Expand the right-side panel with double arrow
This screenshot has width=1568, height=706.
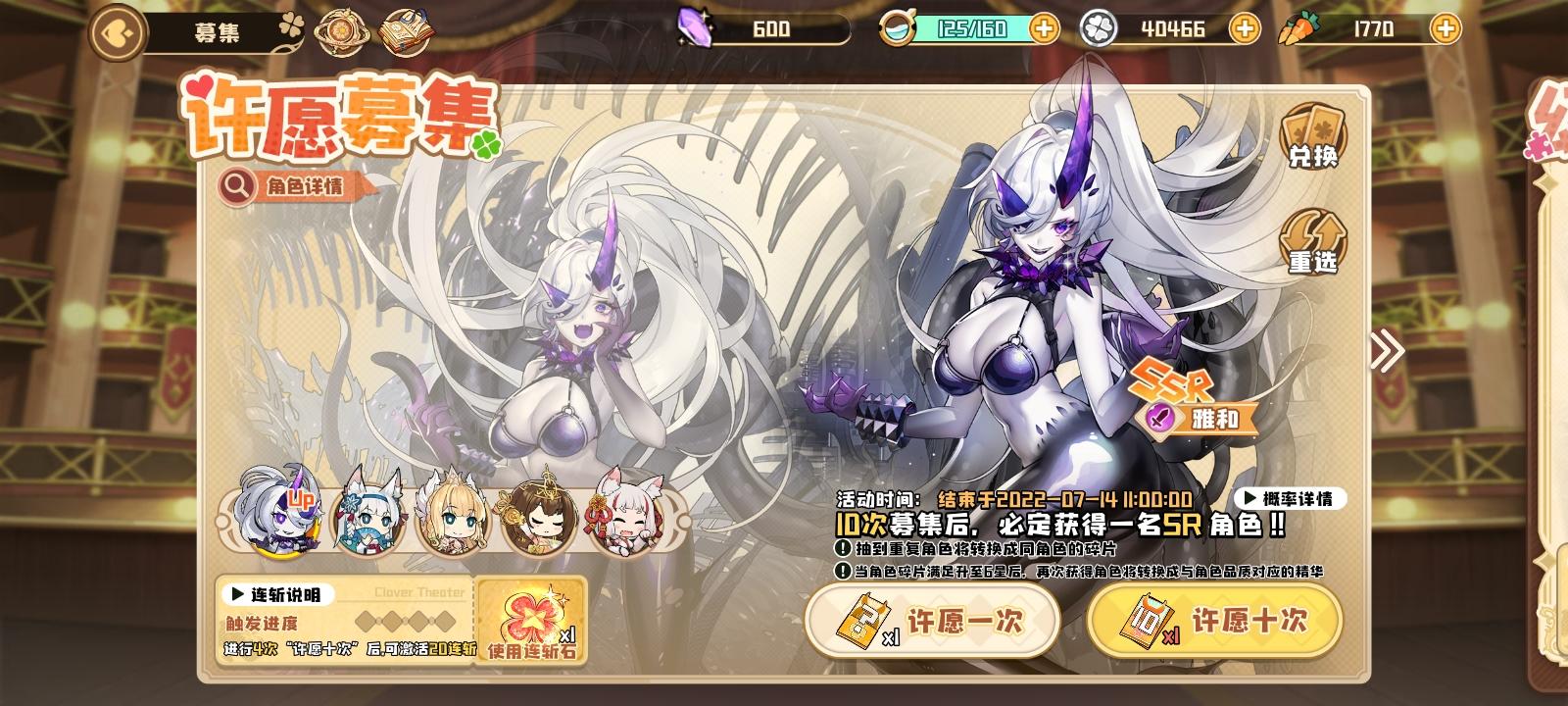(x=1386, y=350)
